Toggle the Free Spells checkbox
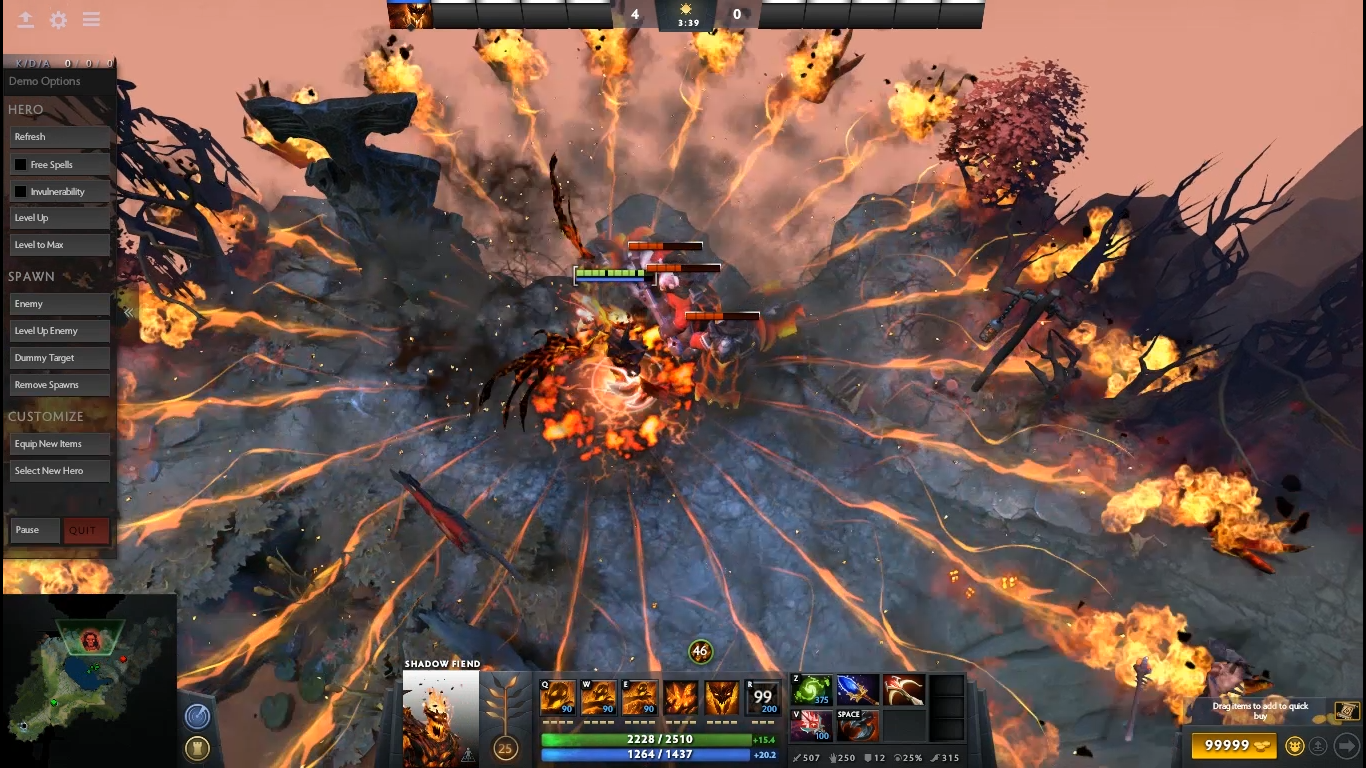The width and height of the screenshot is (1366, 768). point(20,165)
